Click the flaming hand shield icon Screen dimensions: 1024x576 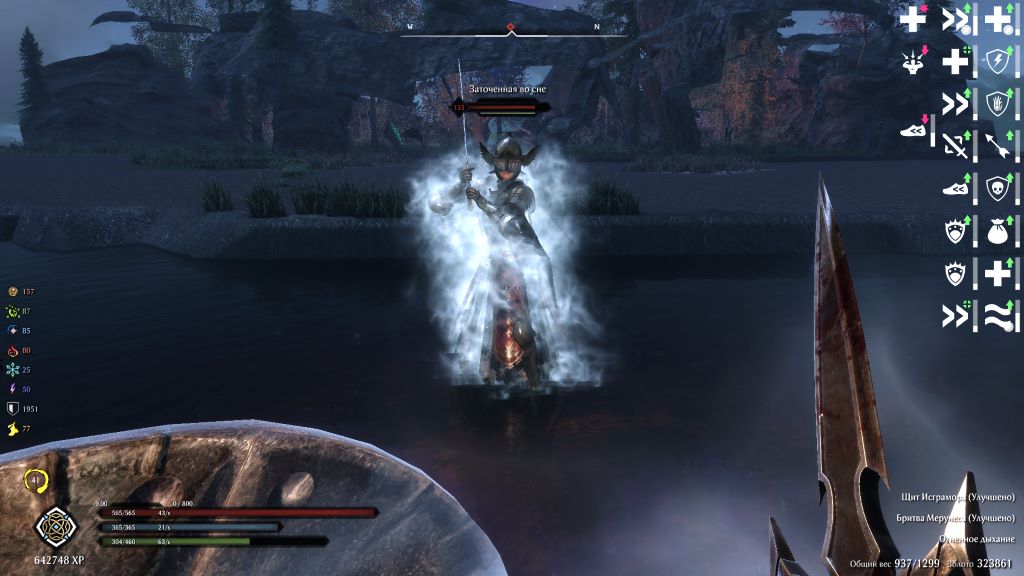pos(999,103)
